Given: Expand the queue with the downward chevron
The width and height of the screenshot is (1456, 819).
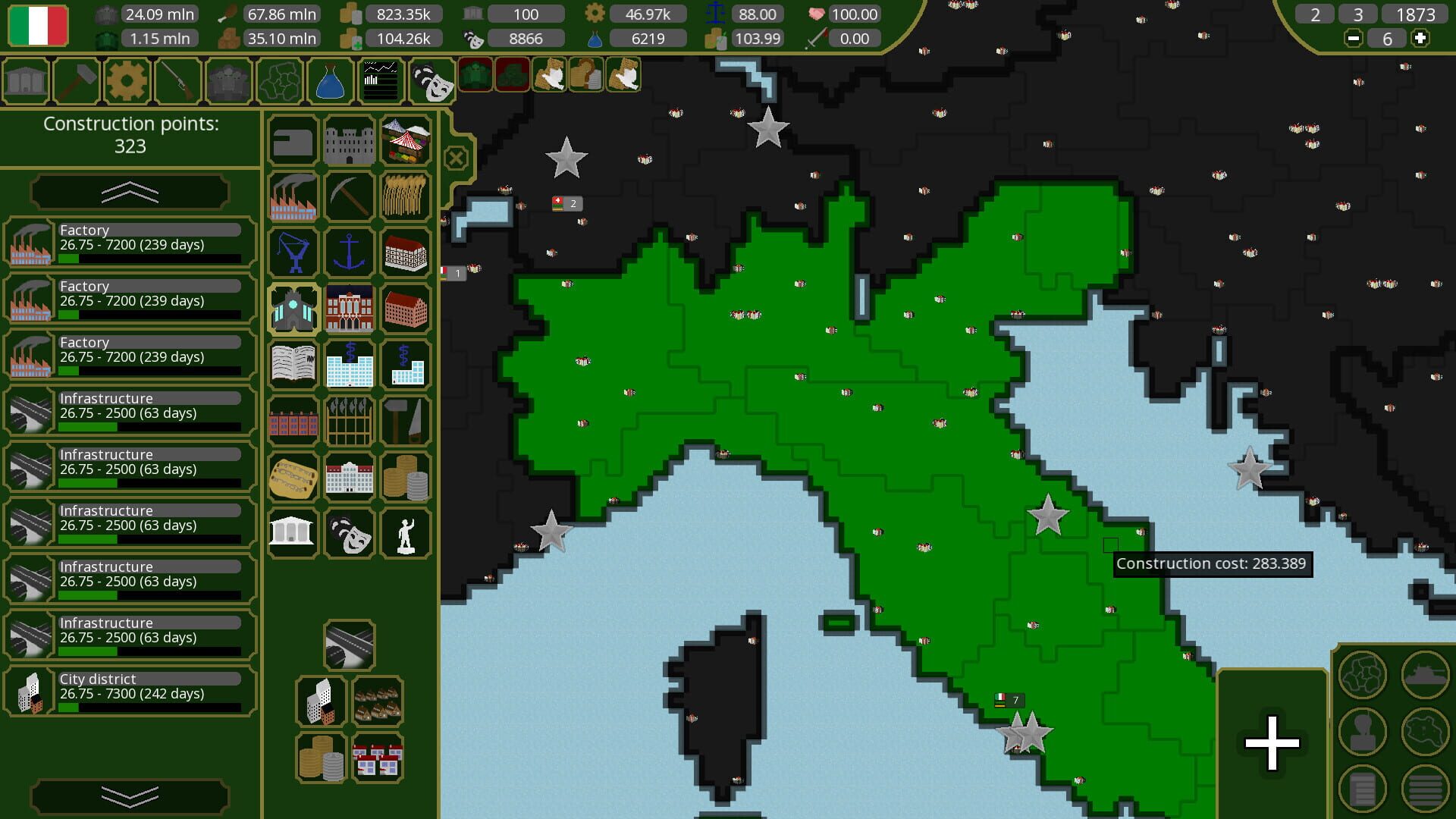Looking at the screenshot, I should point(129,794).
